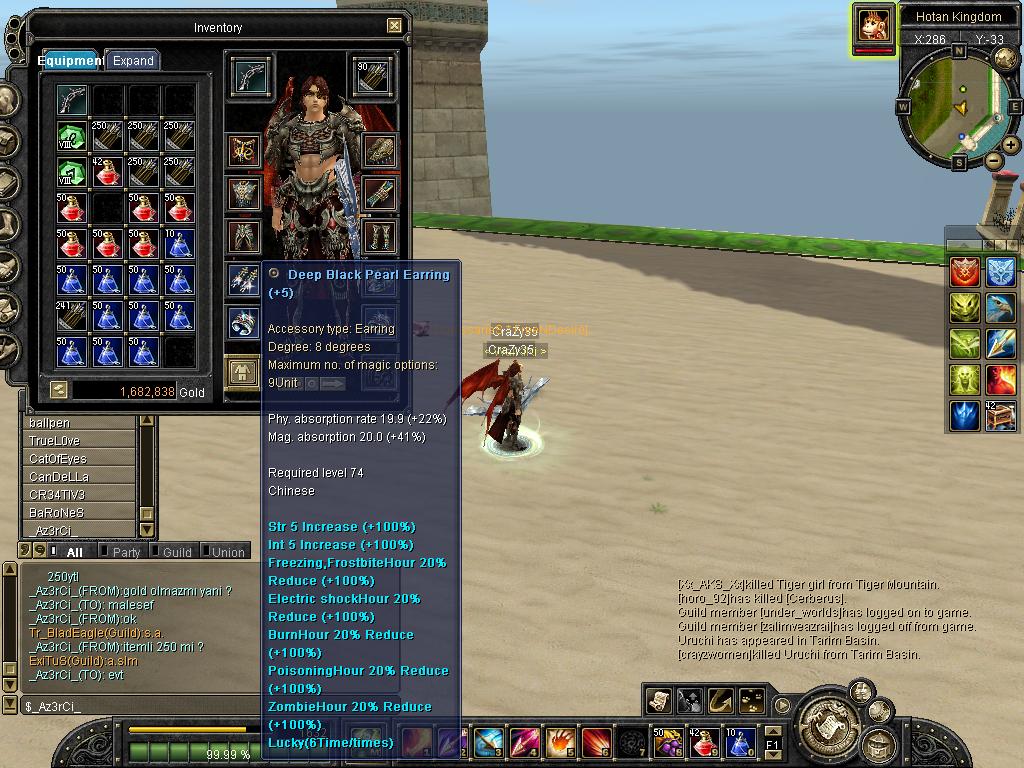Select the red potion stack of 42
Viewport: 1024px width, 768px height.
(107, 171)
